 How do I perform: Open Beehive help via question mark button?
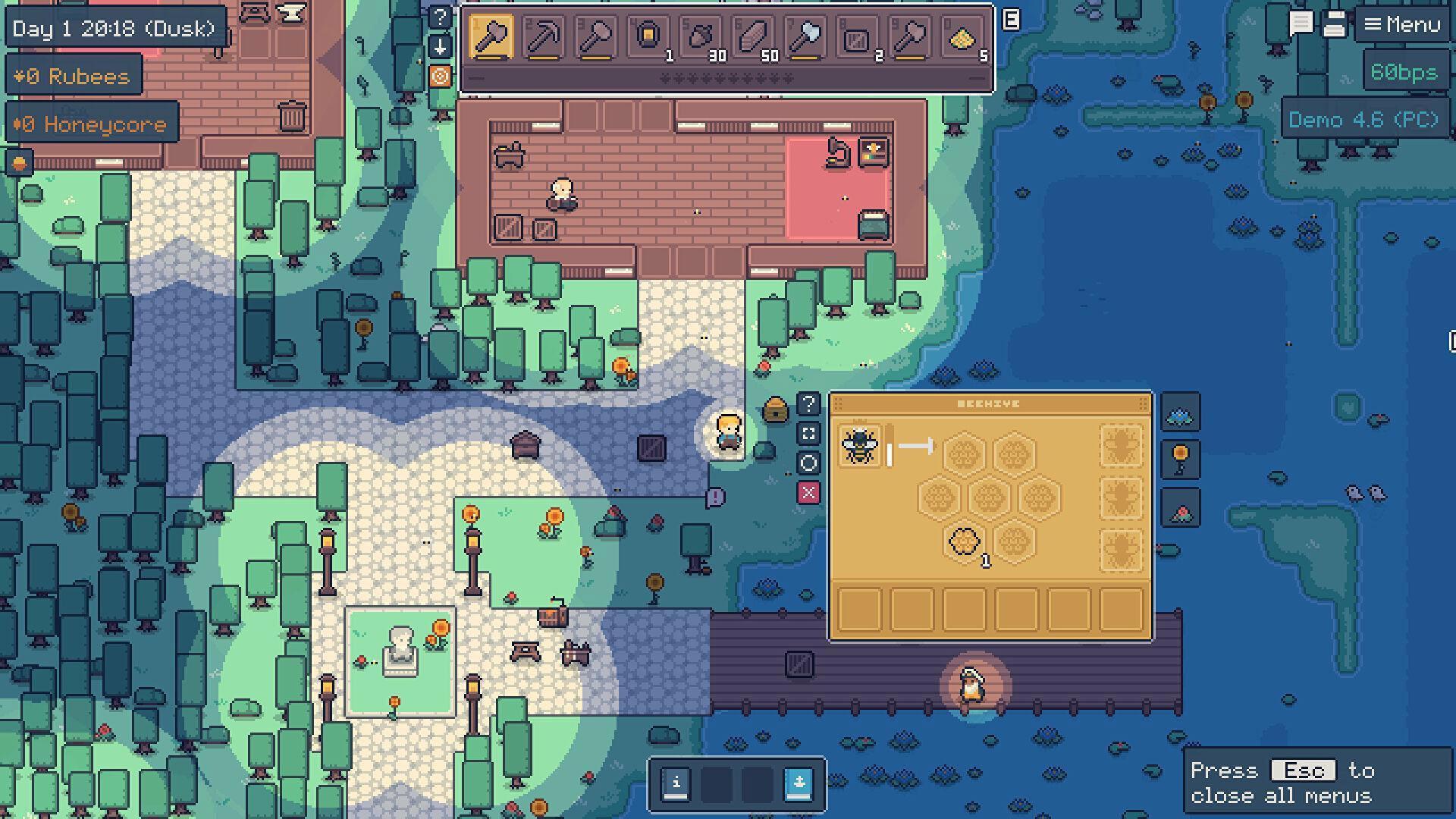[808, 403]
